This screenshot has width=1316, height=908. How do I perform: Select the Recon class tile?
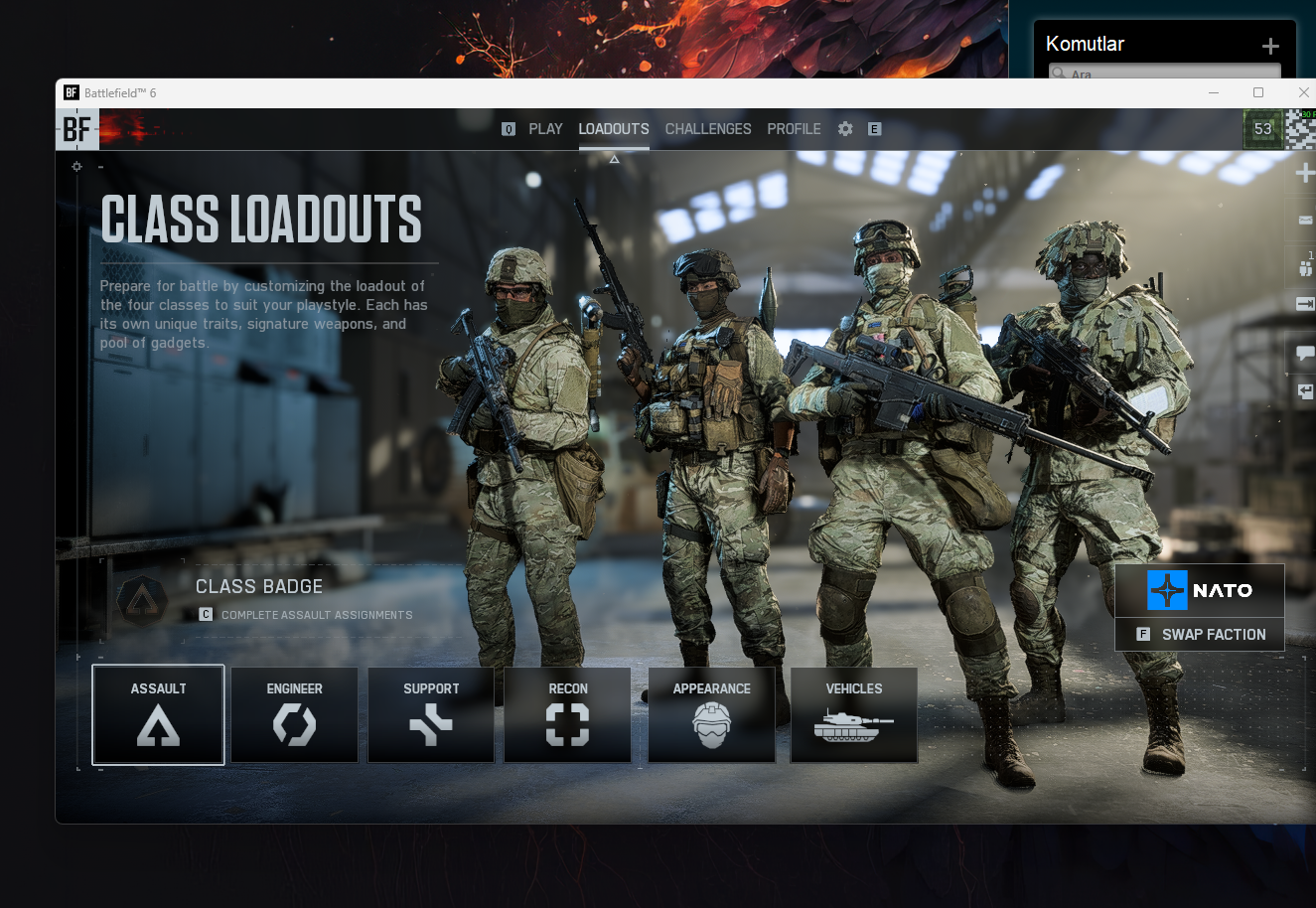click(568, 715)
